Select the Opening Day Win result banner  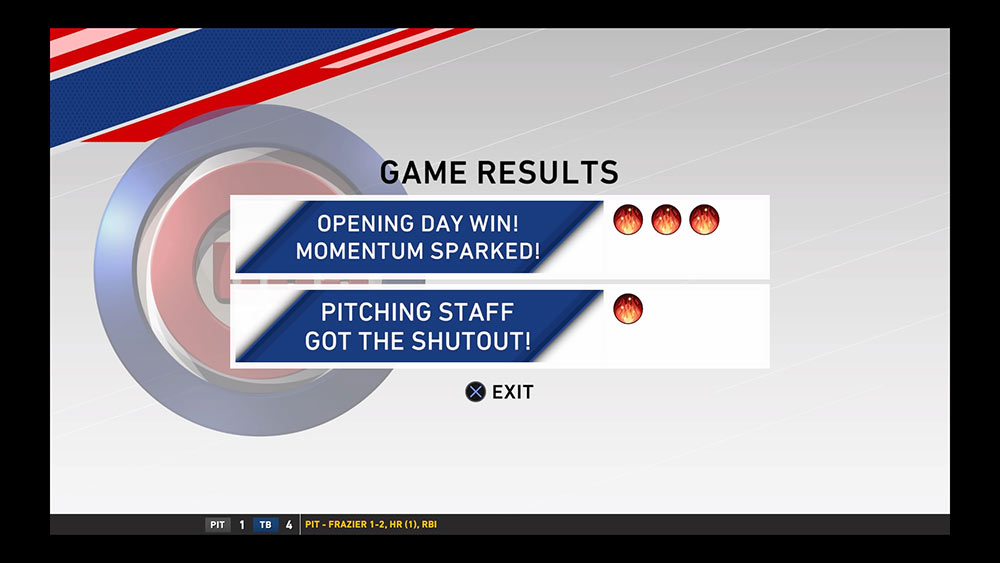click(x=418, y=236)
